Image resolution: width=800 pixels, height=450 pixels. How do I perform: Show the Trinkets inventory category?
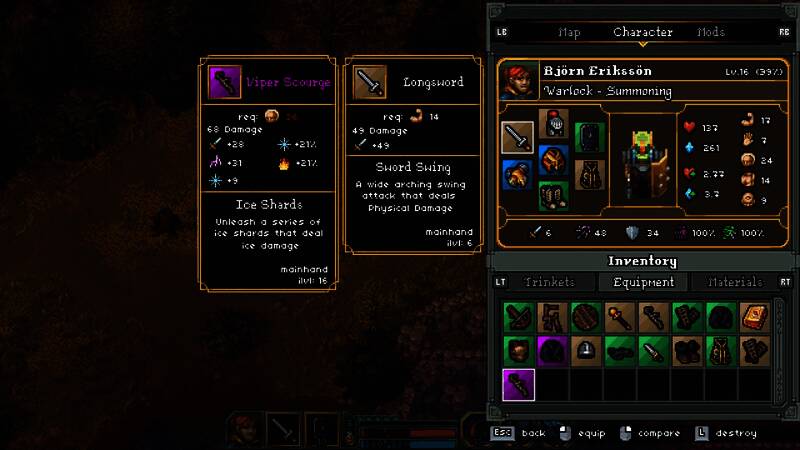549,283
